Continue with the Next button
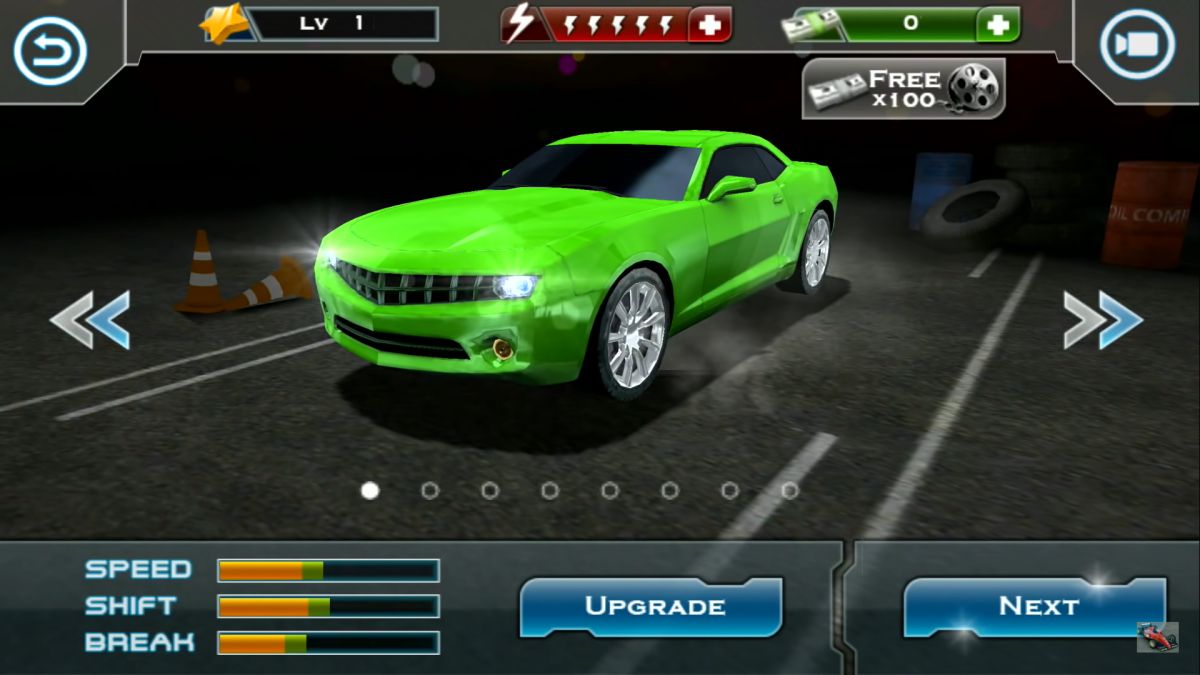1200x675 pixels. [1035, 606]
